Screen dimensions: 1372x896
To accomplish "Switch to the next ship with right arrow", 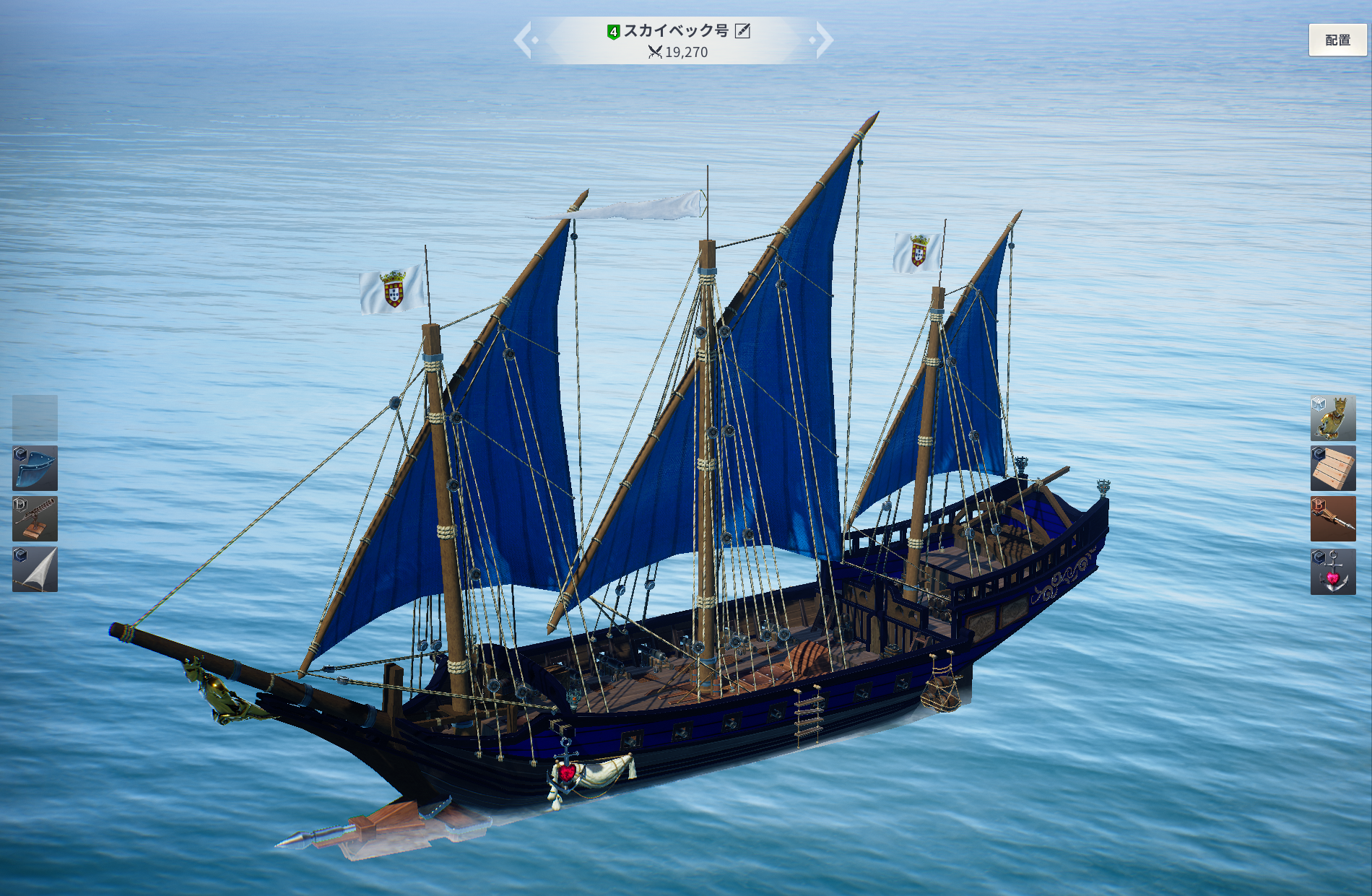I will (822, 40).
